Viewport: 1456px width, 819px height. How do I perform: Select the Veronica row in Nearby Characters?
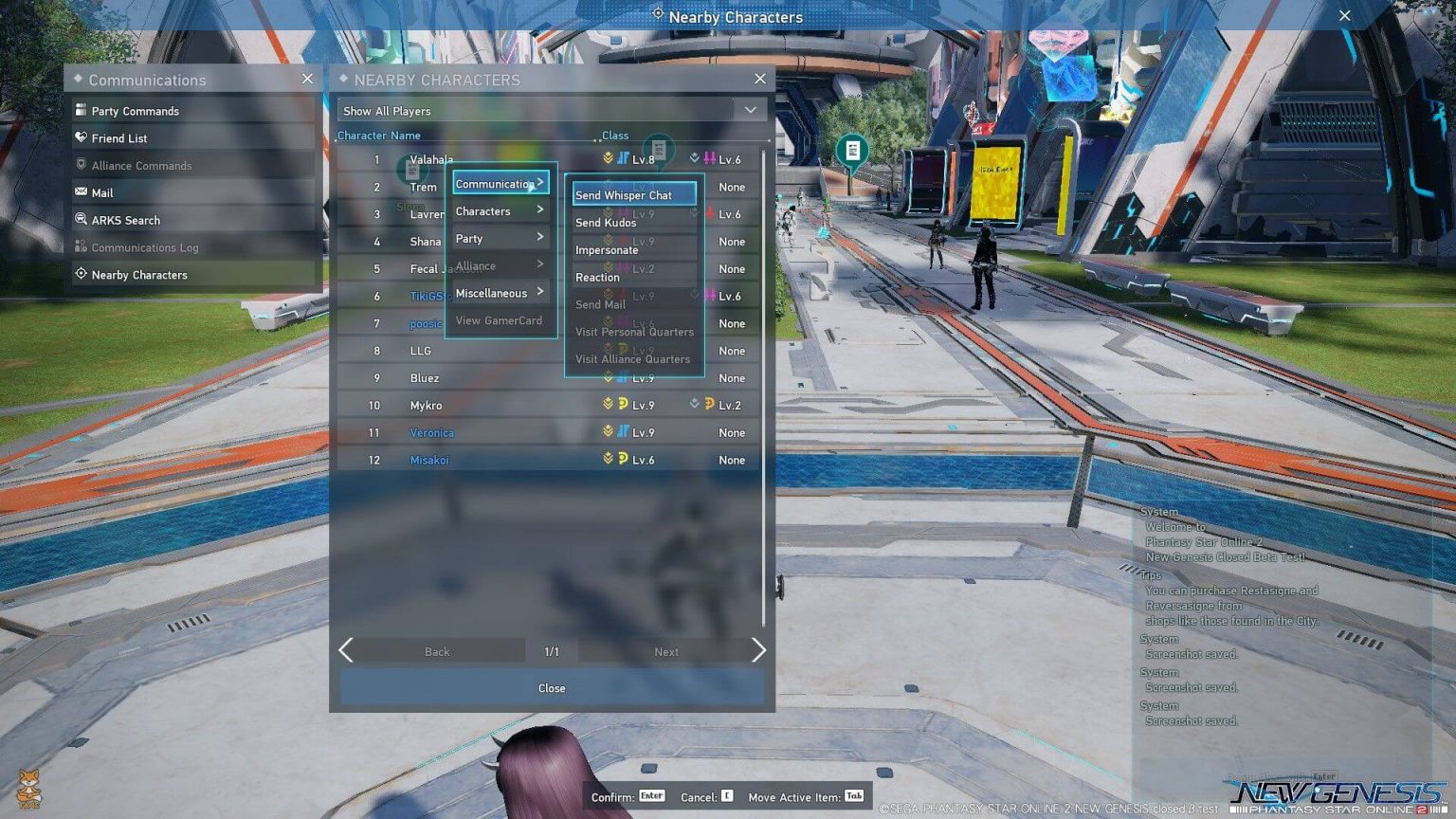[x=432, y=432]
